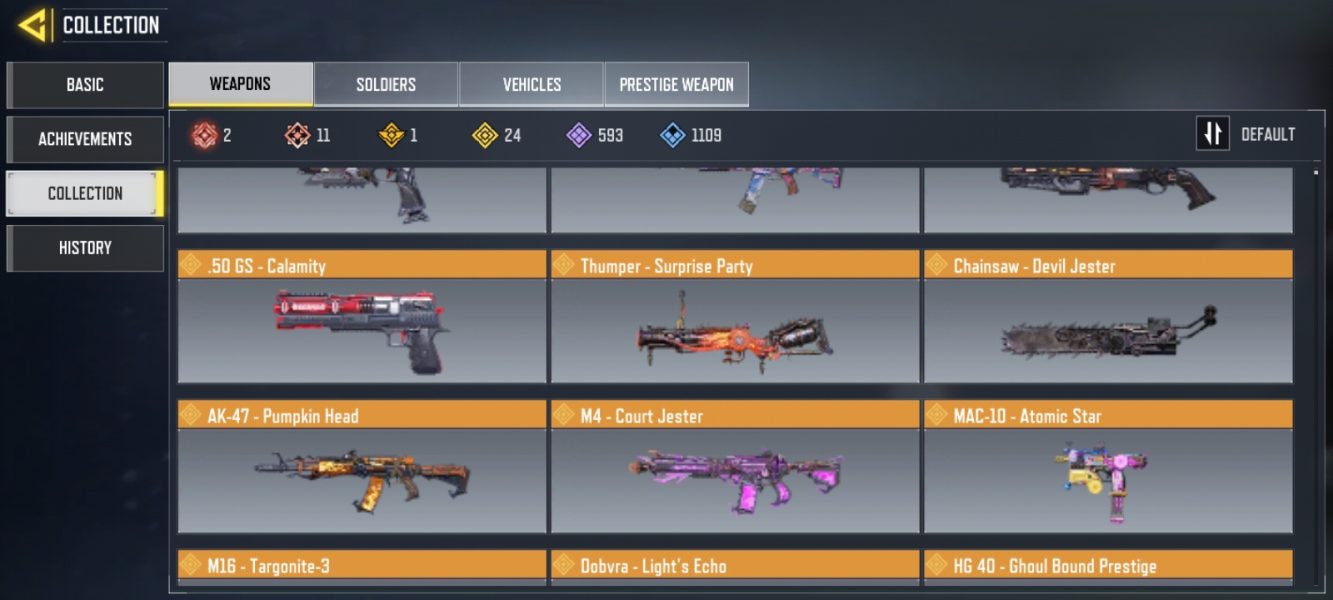Choose the MAC-10 Atomic Star skin

(x=1108, y=480)
